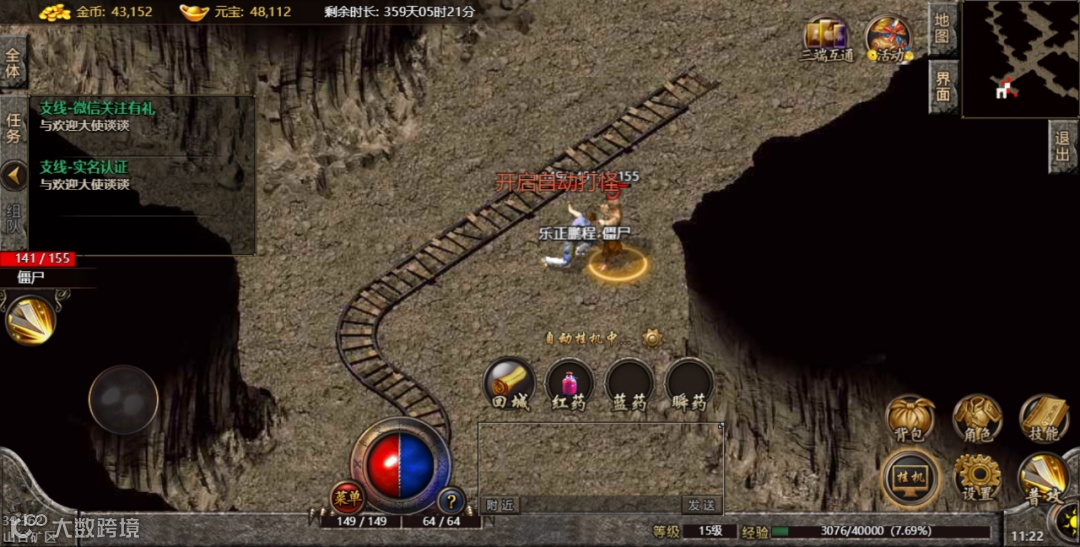Click the 附近 nearby chat channel button
Image resolution: width=1080 pixels, height=547 pixels.
(x=502, y=505)
